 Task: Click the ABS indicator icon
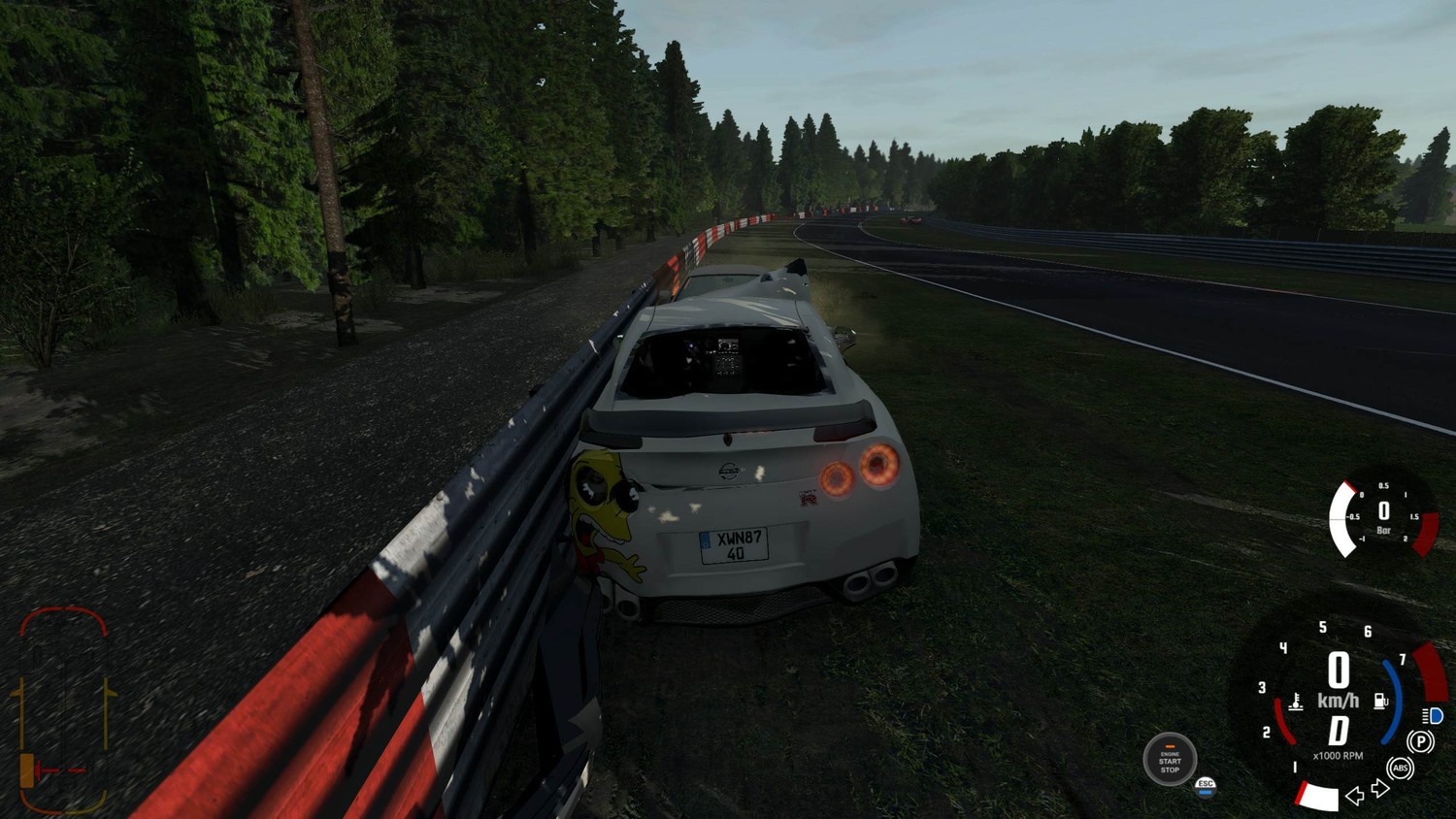point(1400,769)
